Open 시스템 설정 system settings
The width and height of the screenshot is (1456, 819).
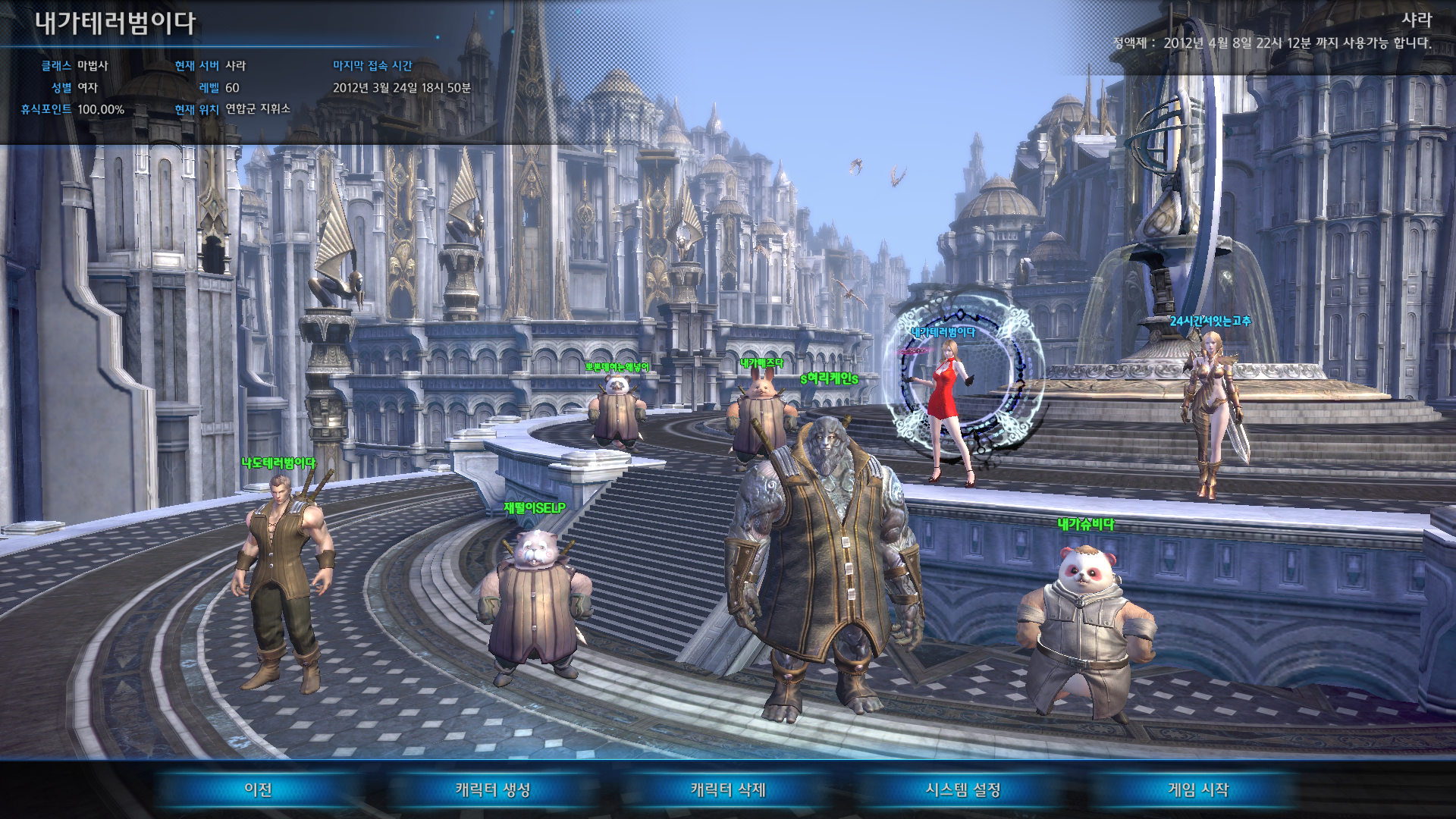[963, 789]
